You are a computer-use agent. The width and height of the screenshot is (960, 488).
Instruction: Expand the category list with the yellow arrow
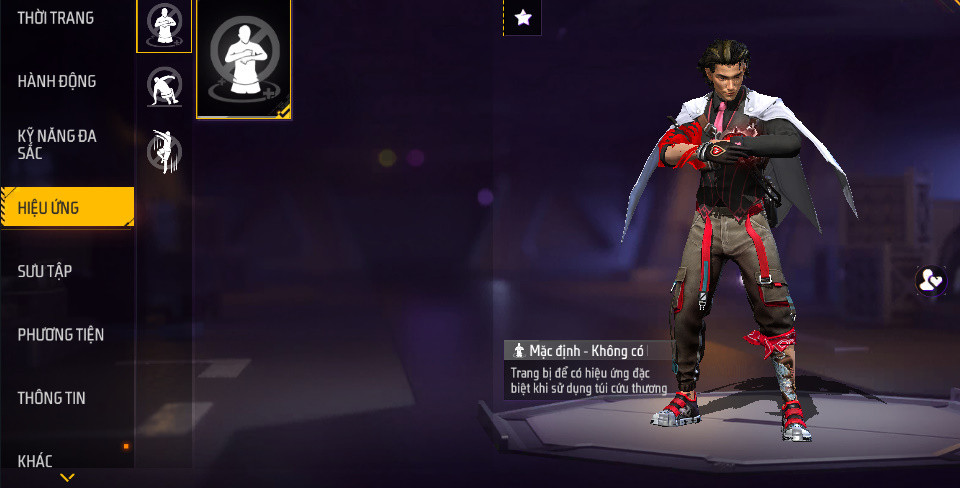pyautogui.click(x=67, y=478)
